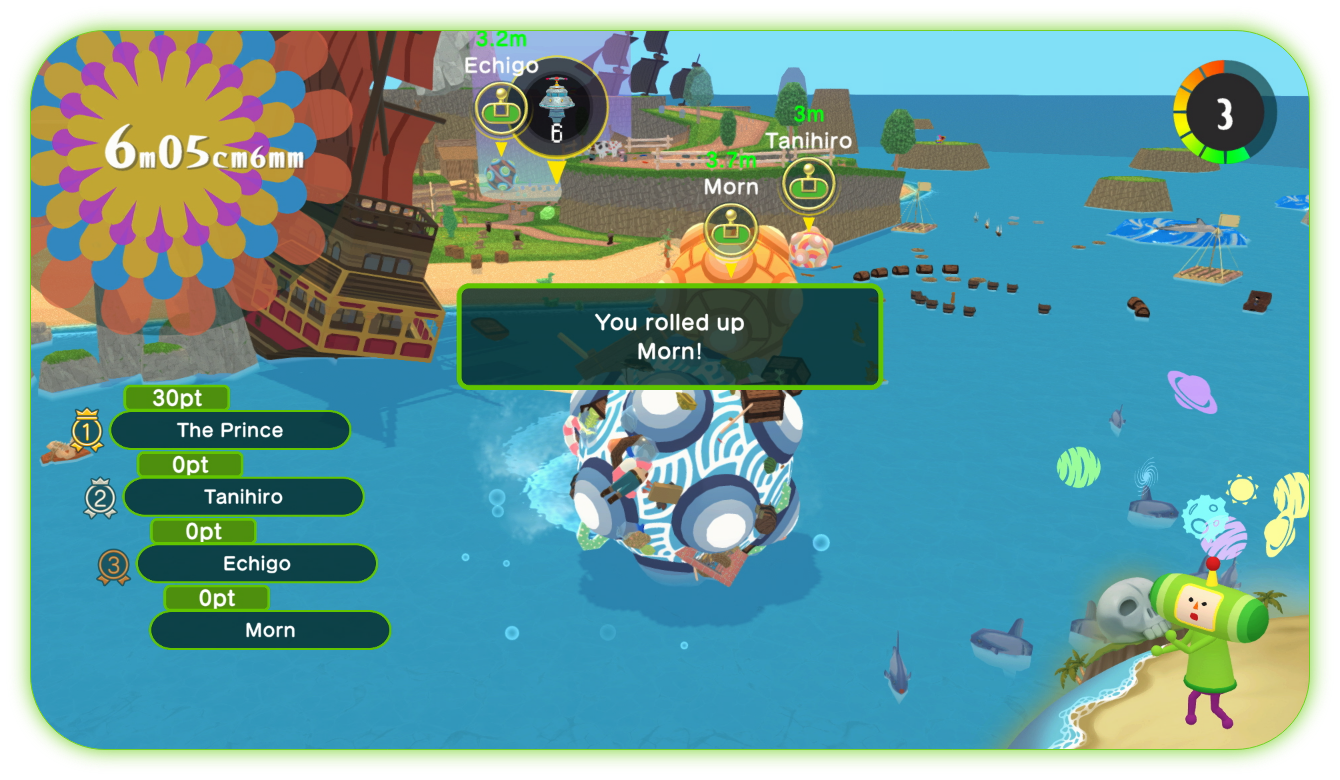
Task: Click the Morn controller marker icon
Action: point(731,228)
